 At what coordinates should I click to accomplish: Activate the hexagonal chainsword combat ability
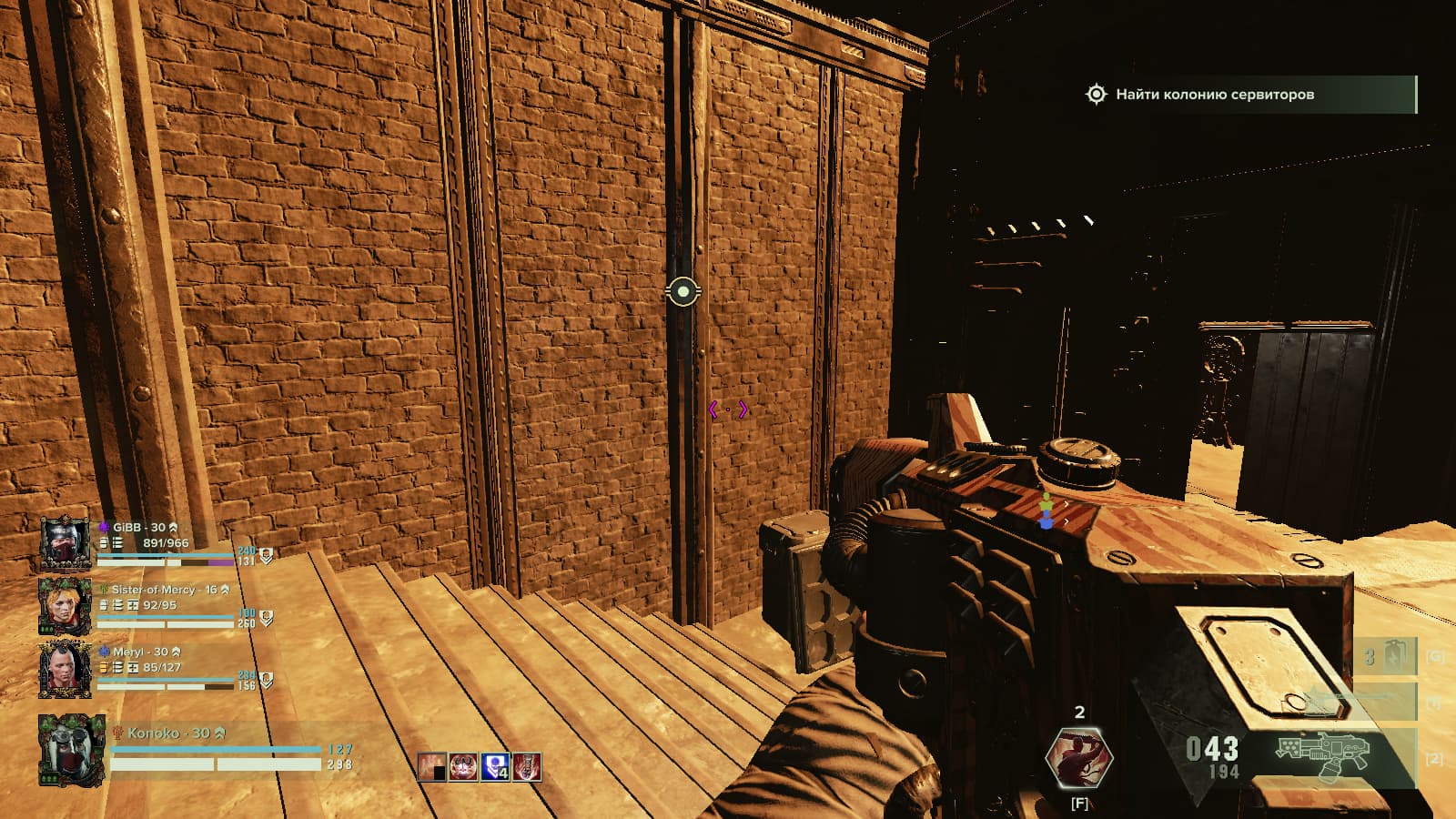(x=1079, y=757)
